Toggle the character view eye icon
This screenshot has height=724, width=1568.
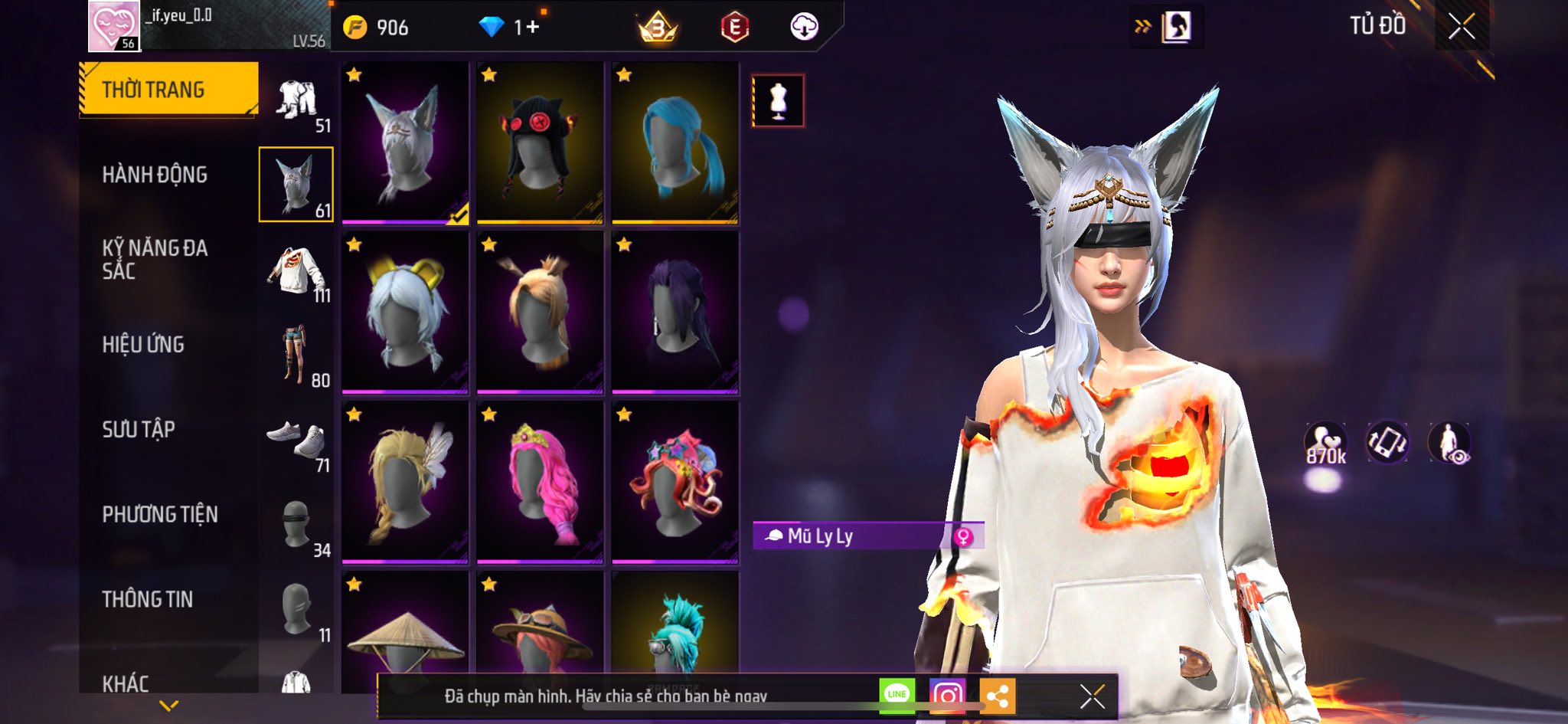(1449, 444)
